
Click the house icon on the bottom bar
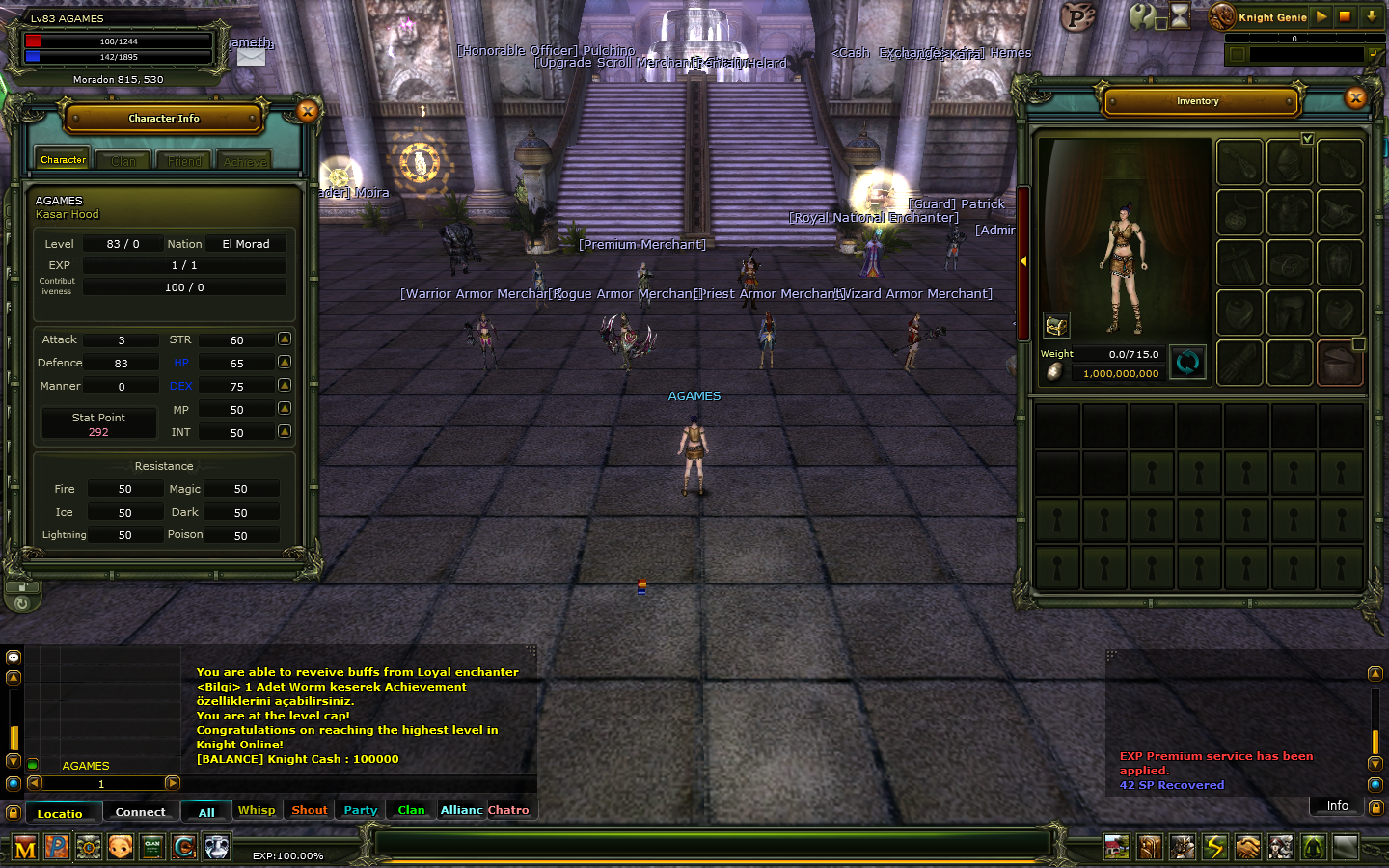tap(1117, 847)
